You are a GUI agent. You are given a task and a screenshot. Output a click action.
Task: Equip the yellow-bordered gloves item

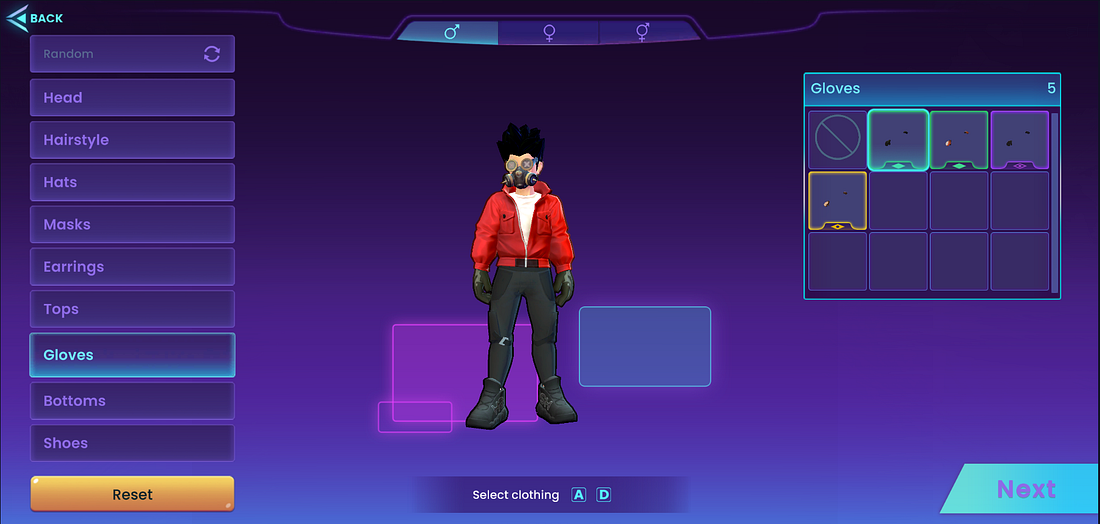837,200
